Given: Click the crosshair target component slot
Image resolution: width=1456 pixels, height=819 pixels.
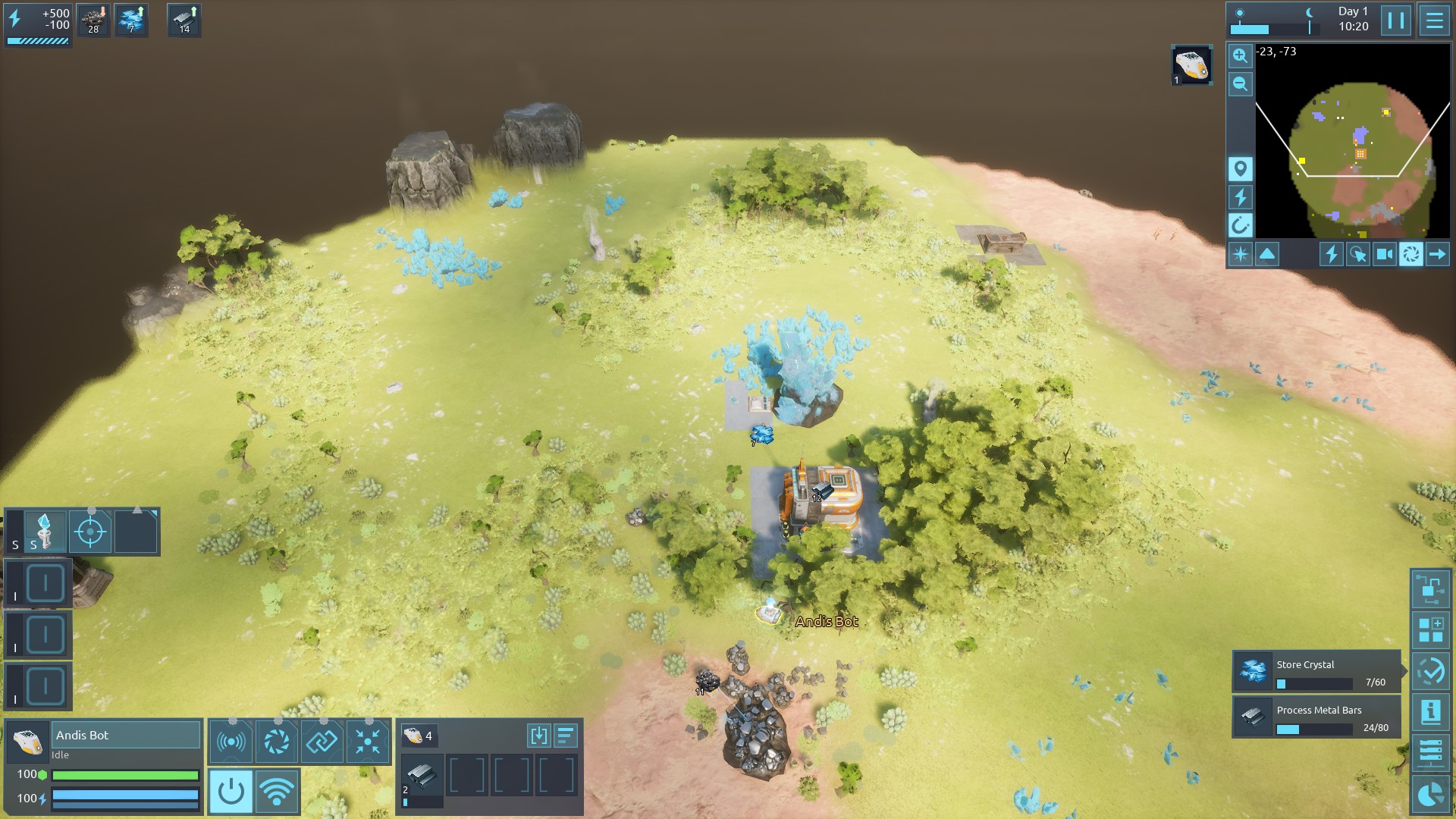Looking at the screenshot, I should pos(90,531).
